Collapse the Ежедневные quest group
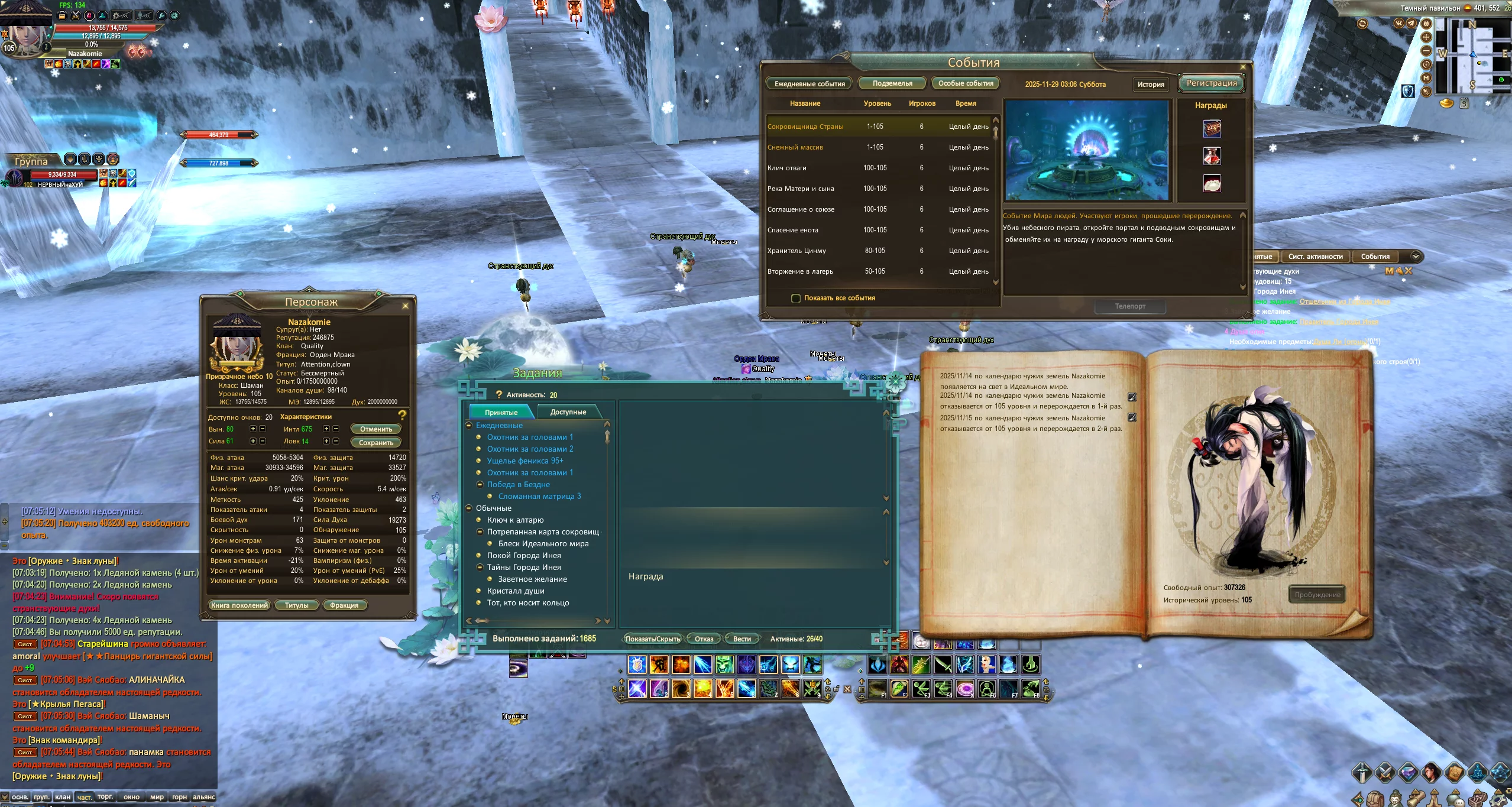The image size is (1512, 807). pyautogui.click(x=470, y=425)
